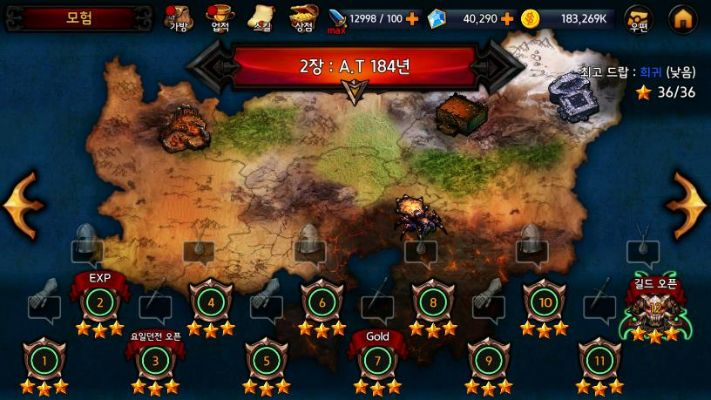
Task: Select Gold stage 7 node
Action: click(376, 359)
